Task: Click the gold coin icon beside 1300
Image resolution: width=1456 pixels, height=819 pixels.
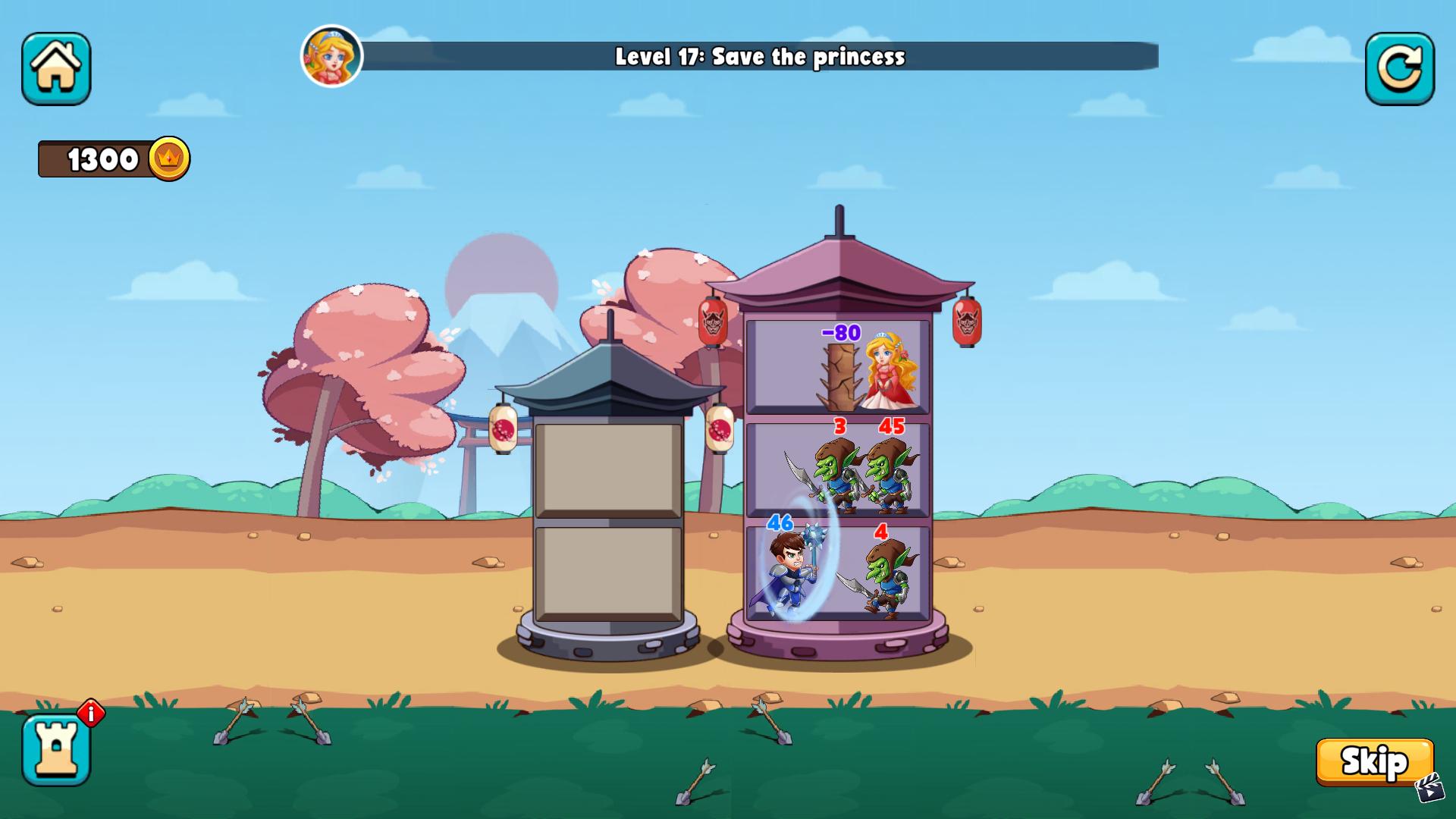Action: pos(170,158)
